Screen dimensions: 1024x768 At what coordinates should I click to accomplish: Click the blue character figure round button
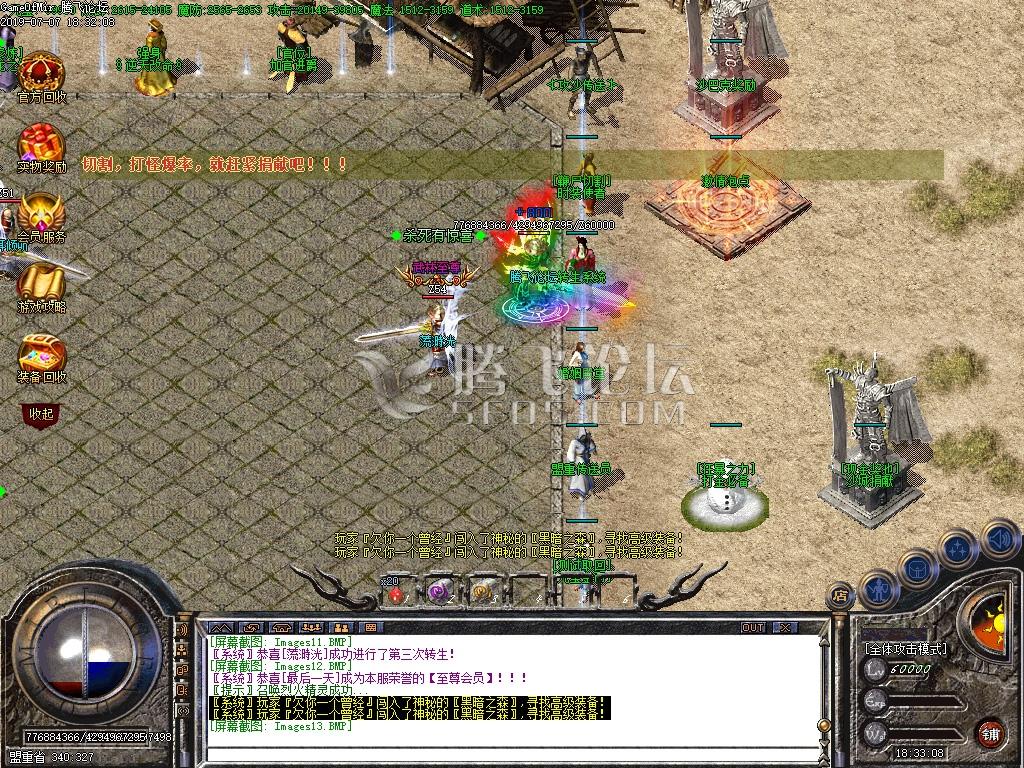click(879, 589)
